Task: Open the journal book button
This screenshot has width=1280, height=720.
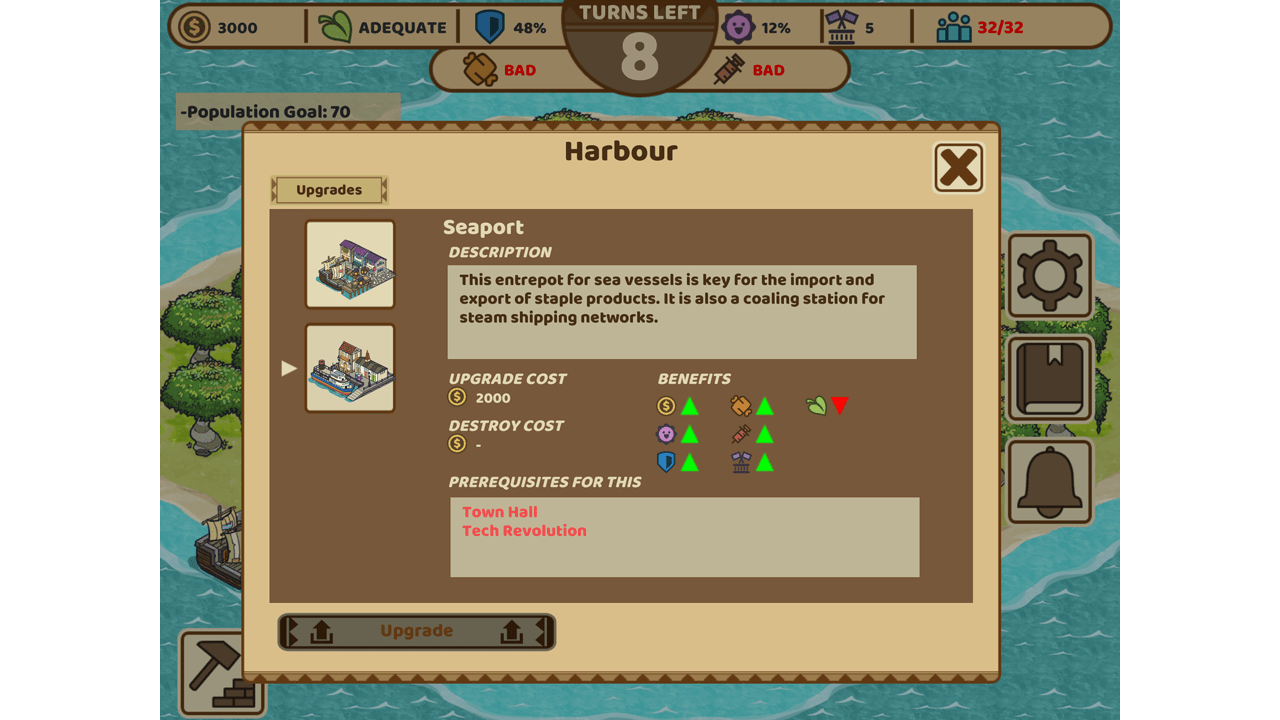Action: (x=1049, y=379)
